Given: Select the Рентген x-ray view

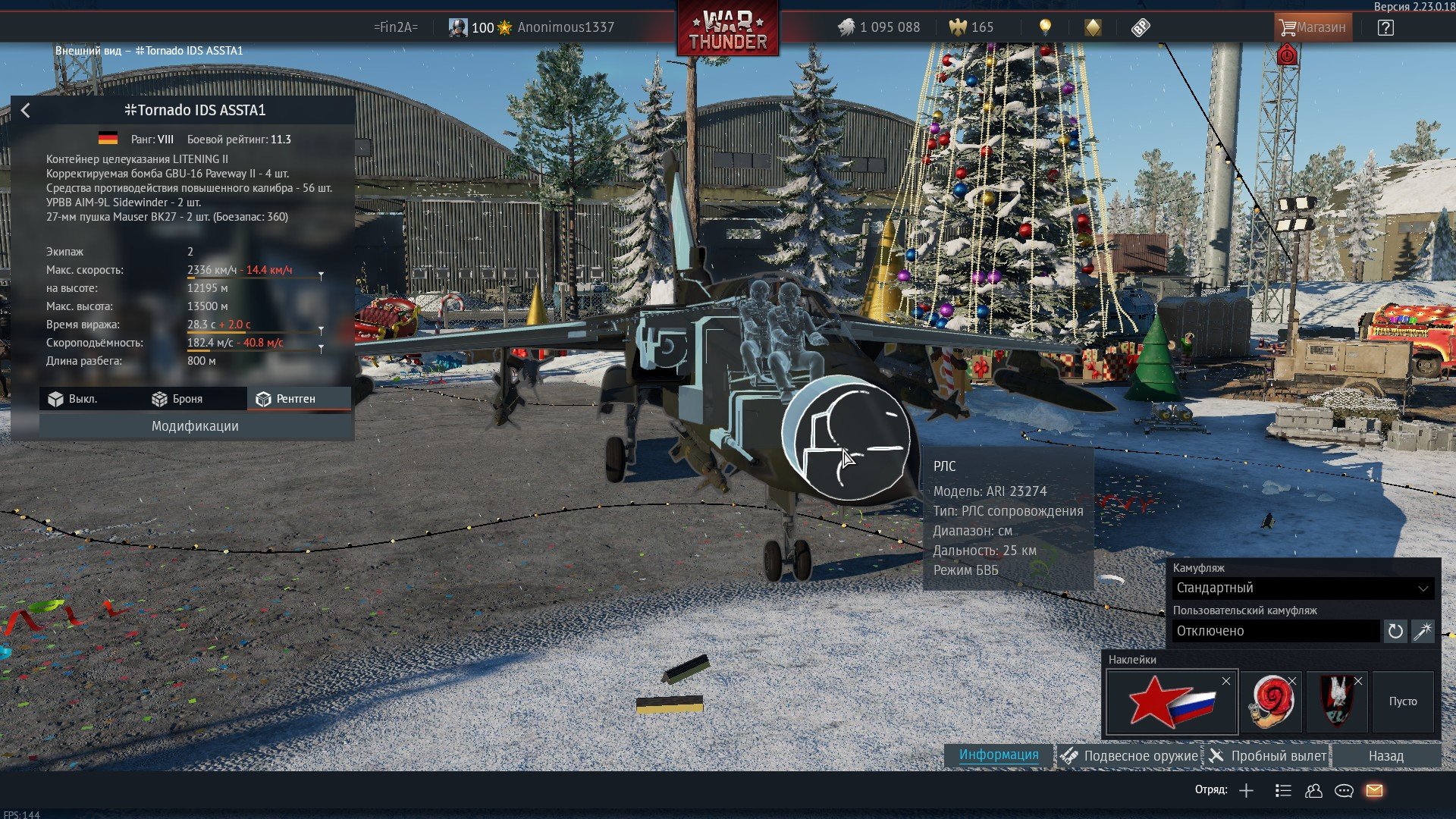Looking at the screenshot, I should pyautogui.click(x=286, y=399).
